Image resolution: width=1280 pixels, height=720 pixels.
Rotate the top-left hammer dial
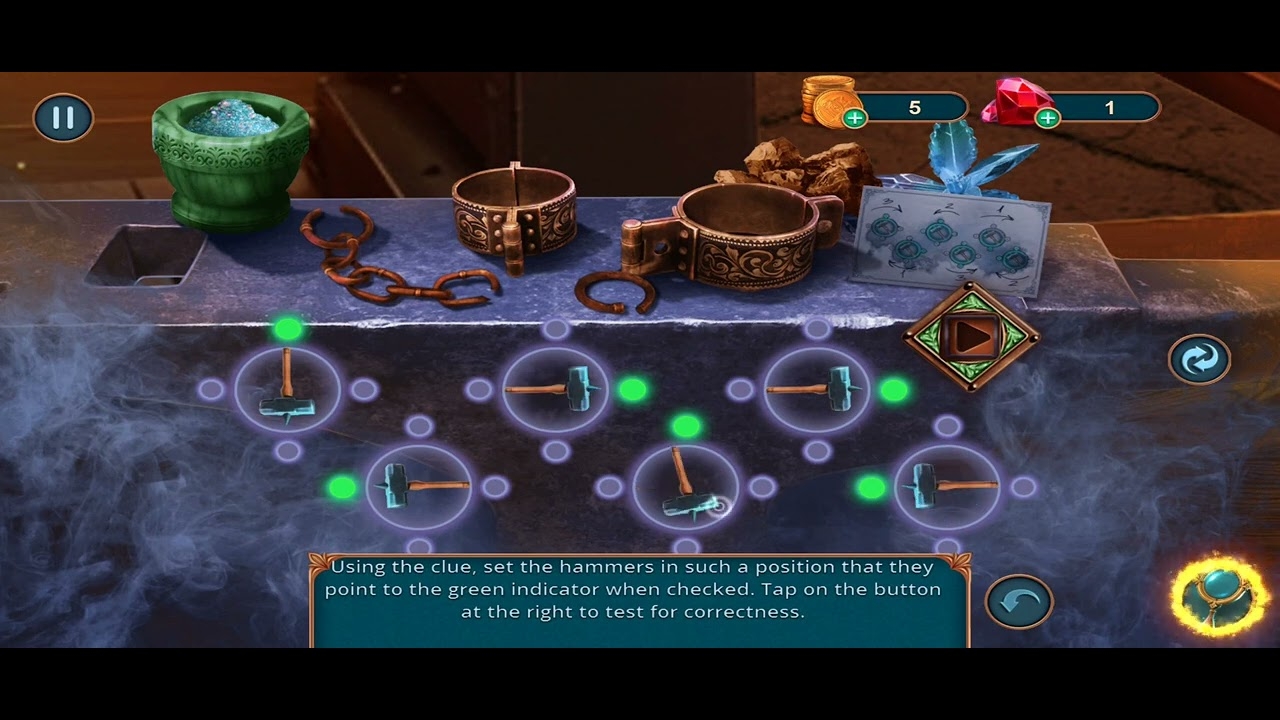tap(287, 390)
